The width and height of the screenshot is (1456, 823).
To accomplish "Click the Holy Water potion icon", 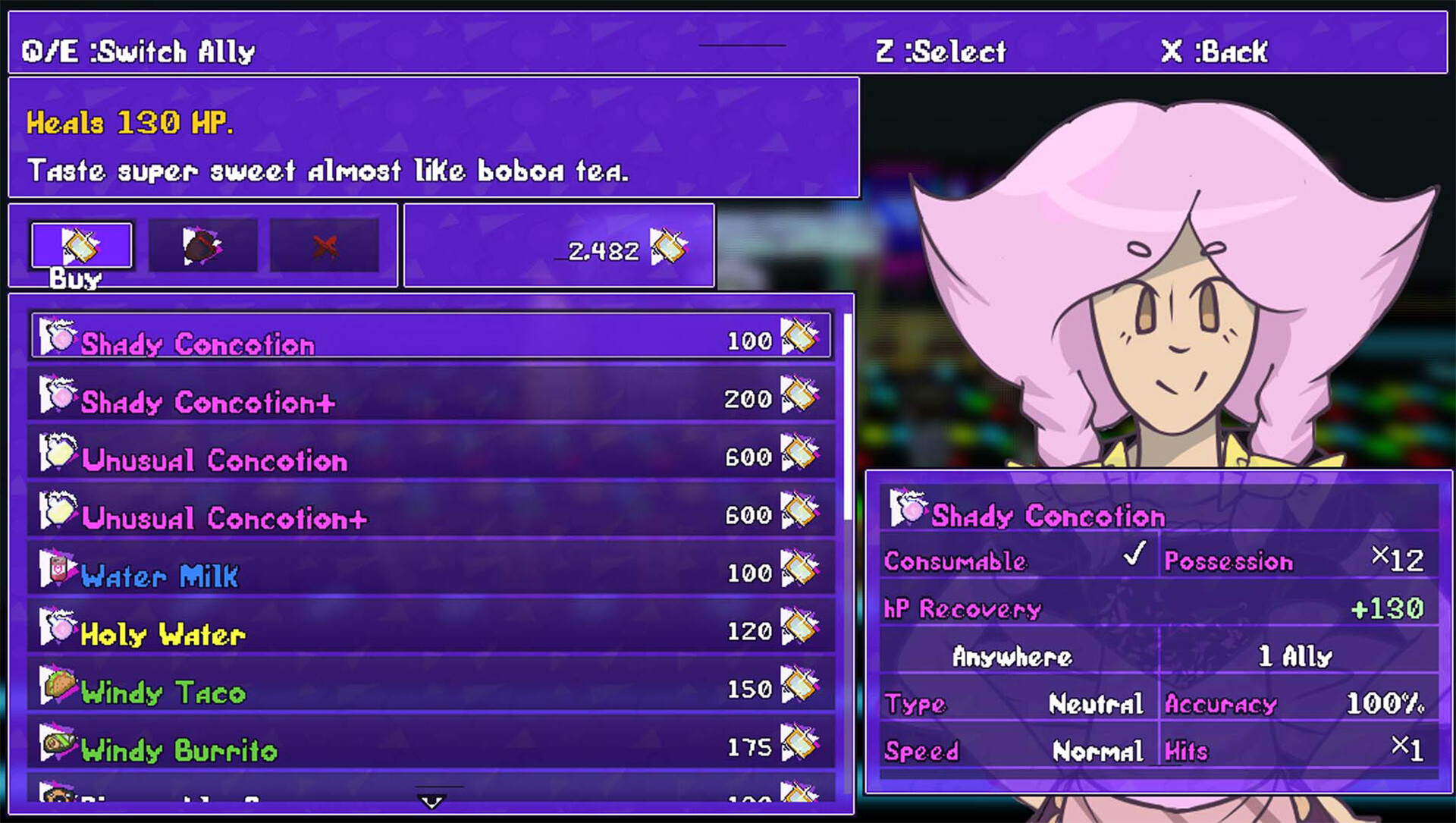I will (x=59, y=626).
